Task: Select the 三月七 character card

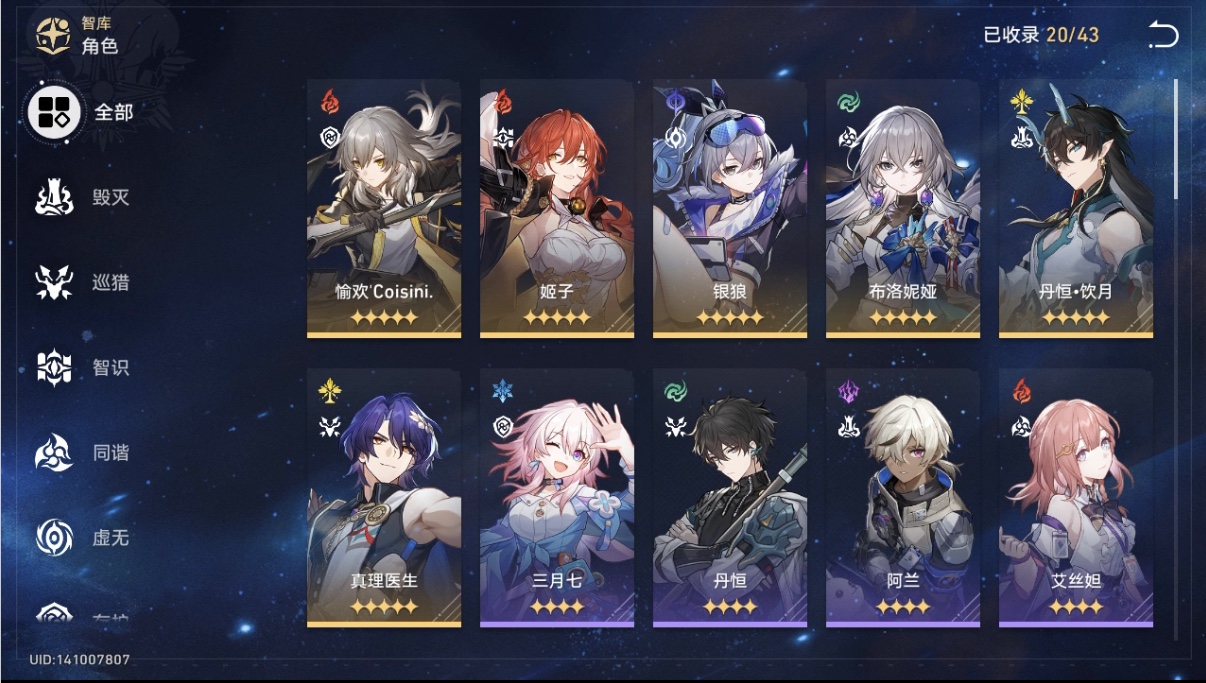Action: [557, 497]
